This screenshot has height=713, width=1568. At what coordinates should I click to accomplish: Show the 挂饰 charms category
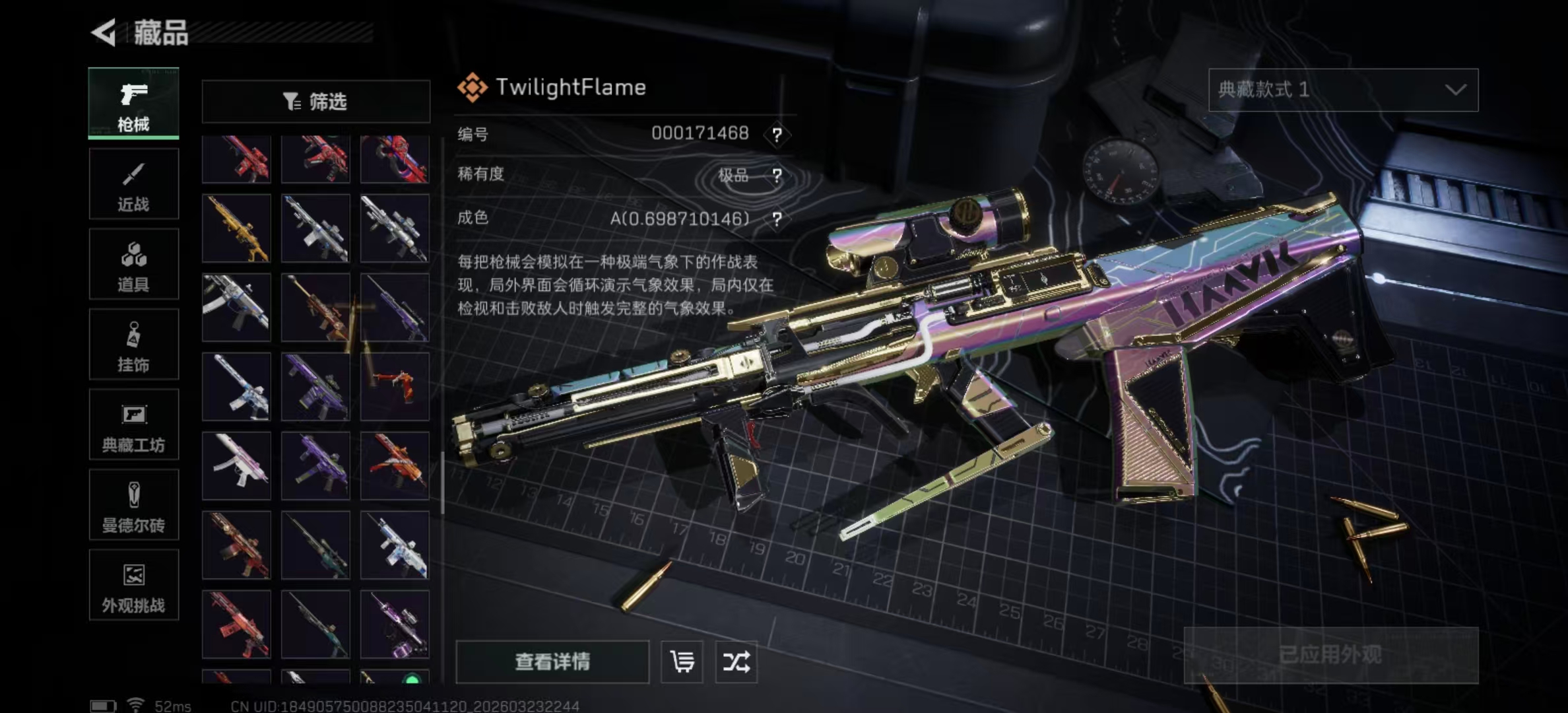133,345
